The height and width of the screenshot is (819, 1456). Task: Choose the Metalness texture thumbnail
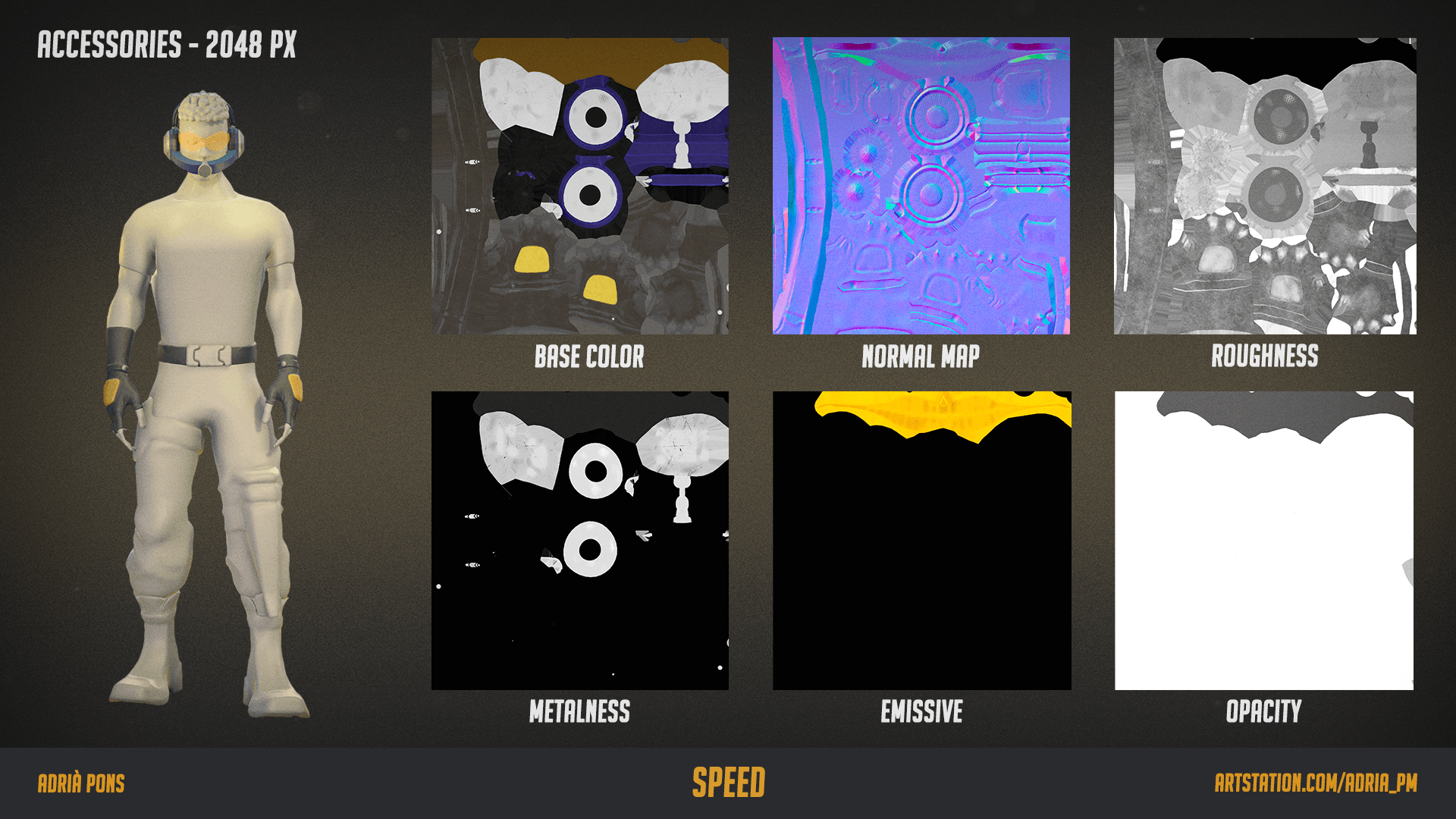[x=580, y=540]
